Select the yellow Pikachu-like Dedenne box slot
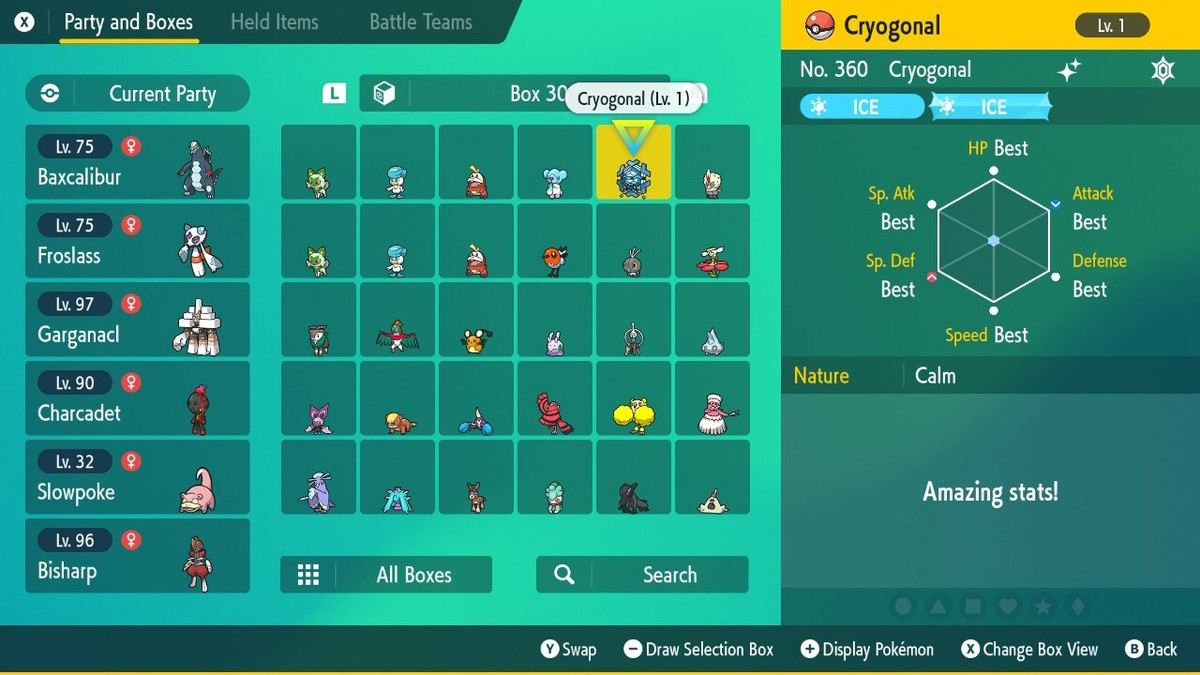The width and height of the screenshot is (1200, 675). 476,320
